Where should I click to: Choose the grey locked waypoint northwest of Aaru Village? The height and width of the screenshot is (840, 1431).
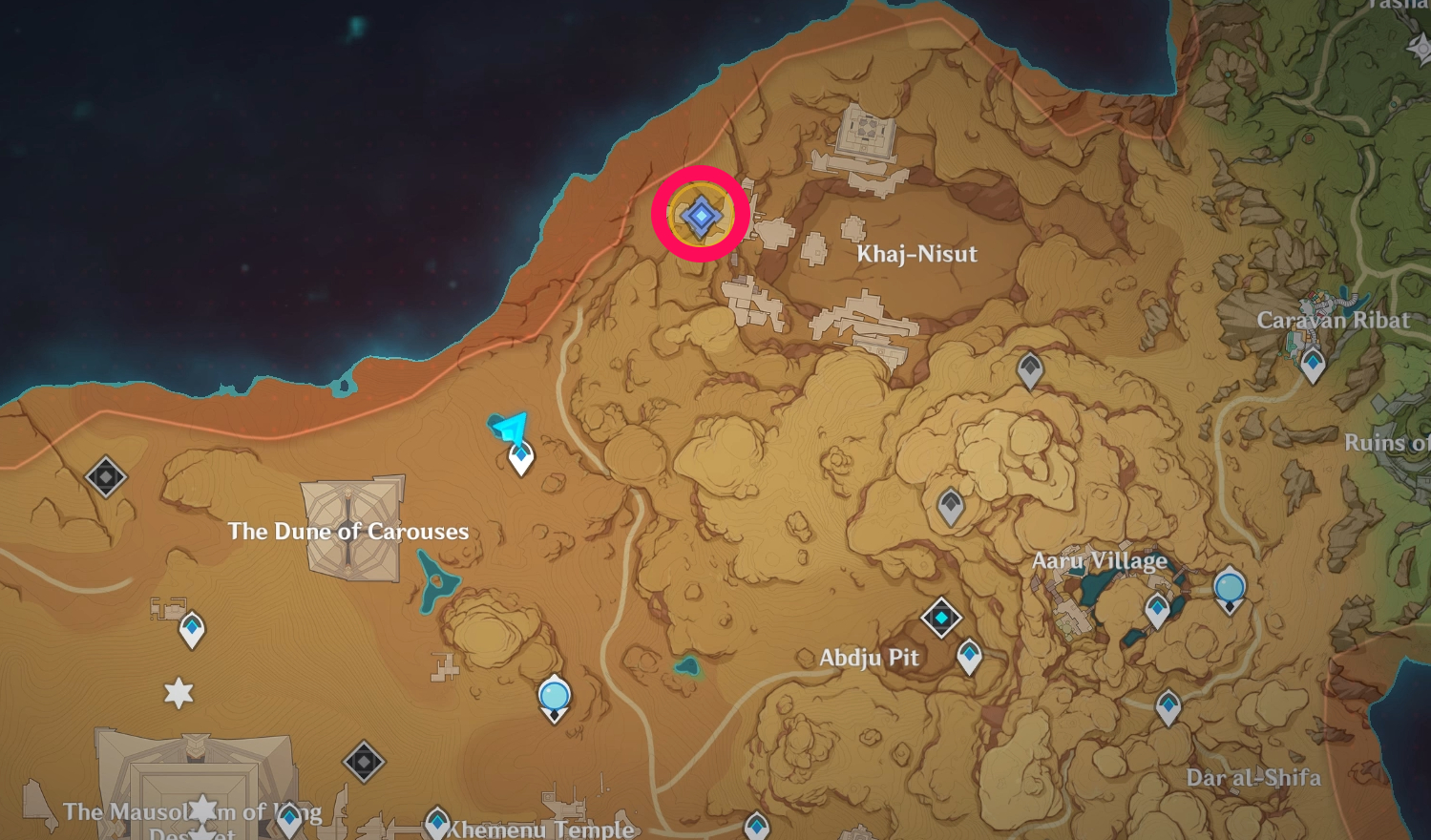pos(950,505)
